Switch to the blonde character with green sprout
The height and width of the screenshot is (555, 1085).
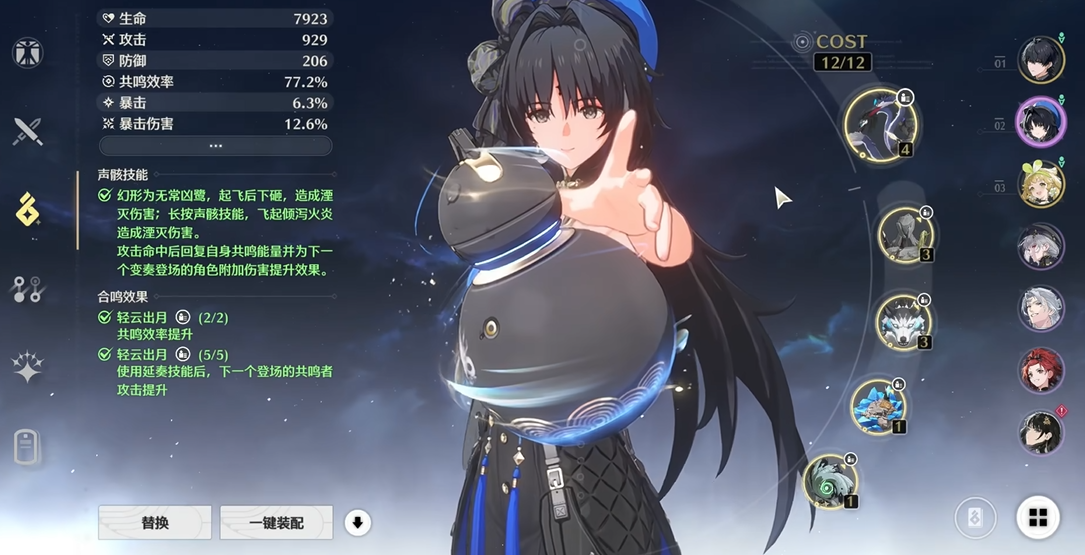pos(1041,184)
